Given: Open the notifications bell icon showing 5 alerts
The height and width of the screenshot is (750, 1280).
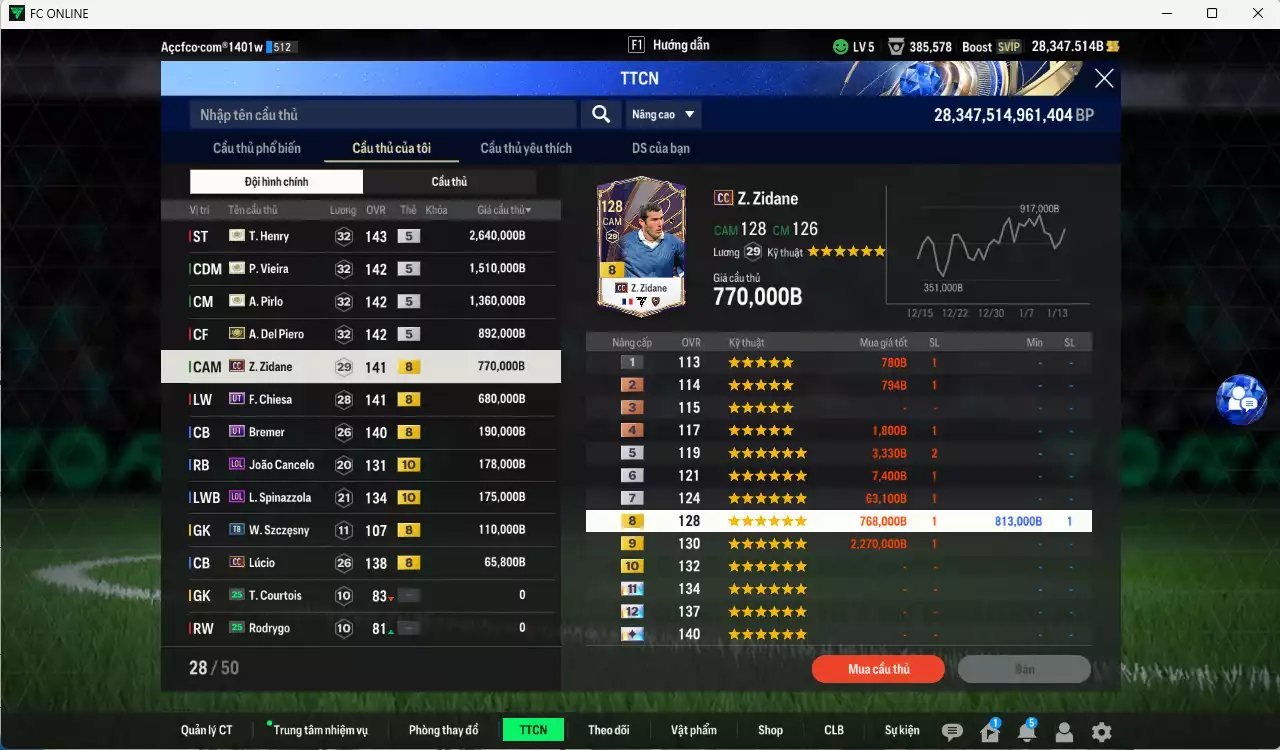Looking at the screenshot, I should coord(1028,731).
